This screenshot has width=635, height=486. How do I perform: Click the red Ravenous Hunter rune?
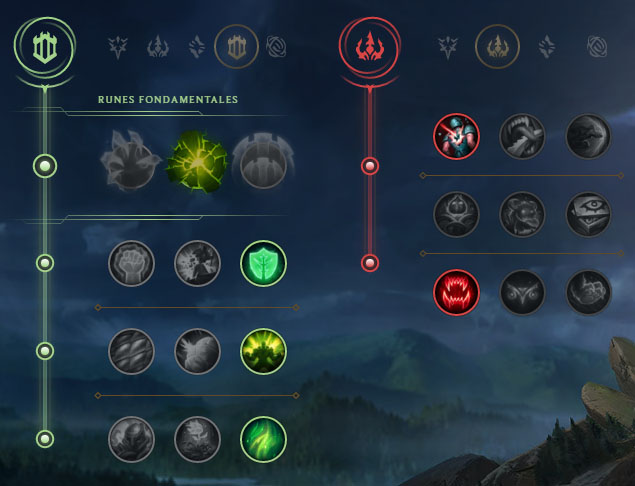coord(457,292)
